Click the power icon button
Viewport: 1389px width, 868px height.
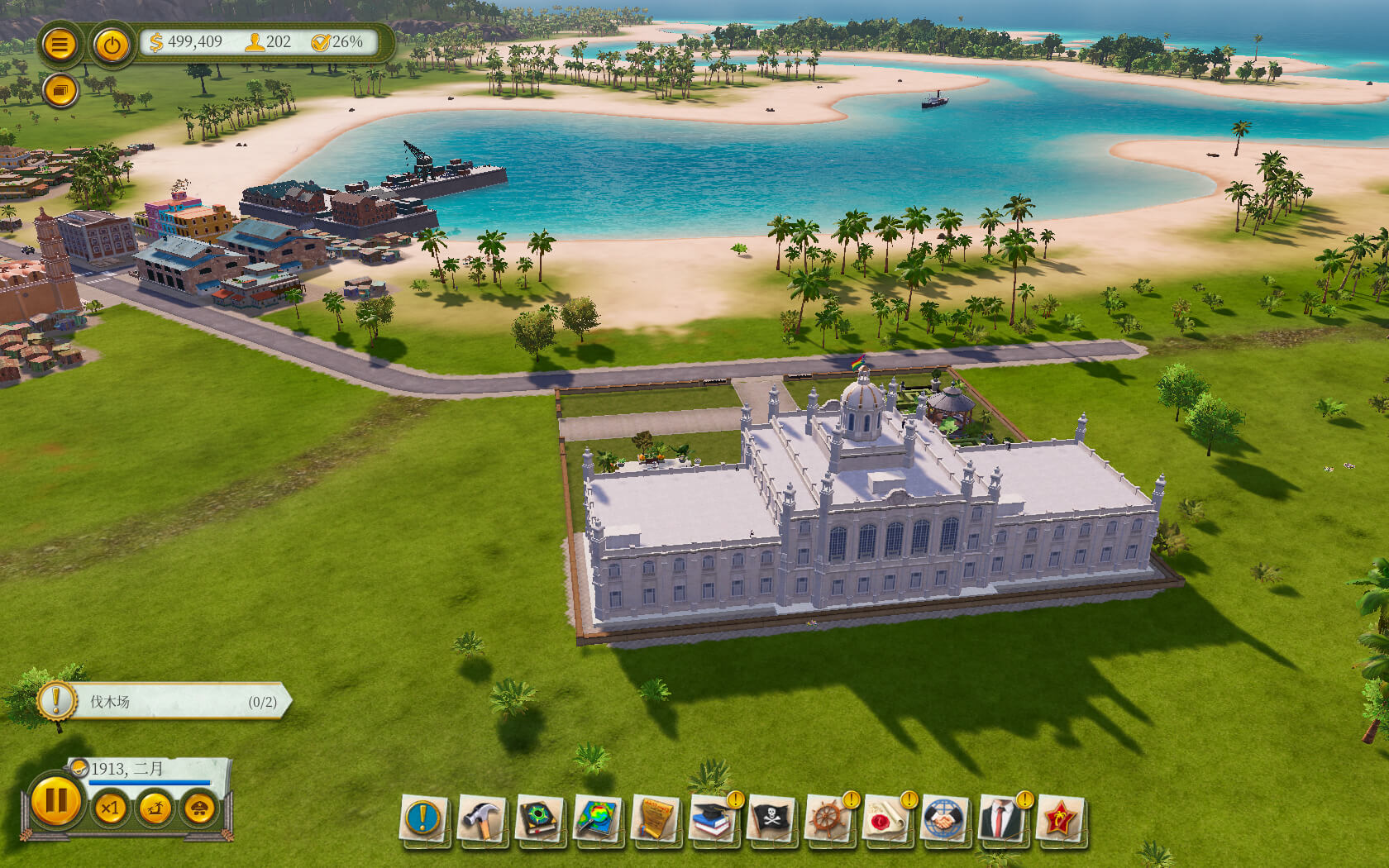click(112, 45)
